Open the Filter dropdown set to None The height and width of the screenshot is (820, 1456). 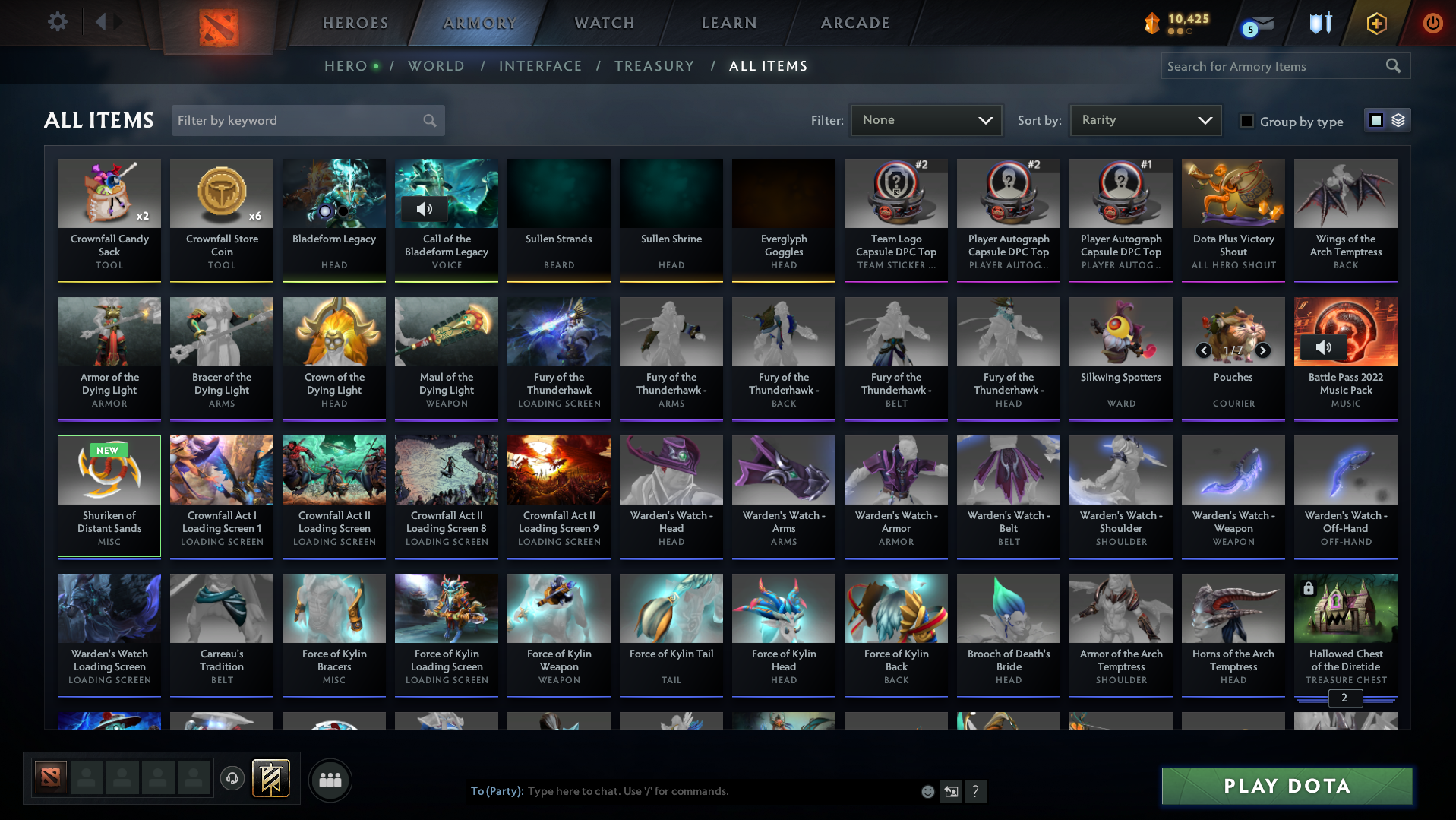pos(926,119)
